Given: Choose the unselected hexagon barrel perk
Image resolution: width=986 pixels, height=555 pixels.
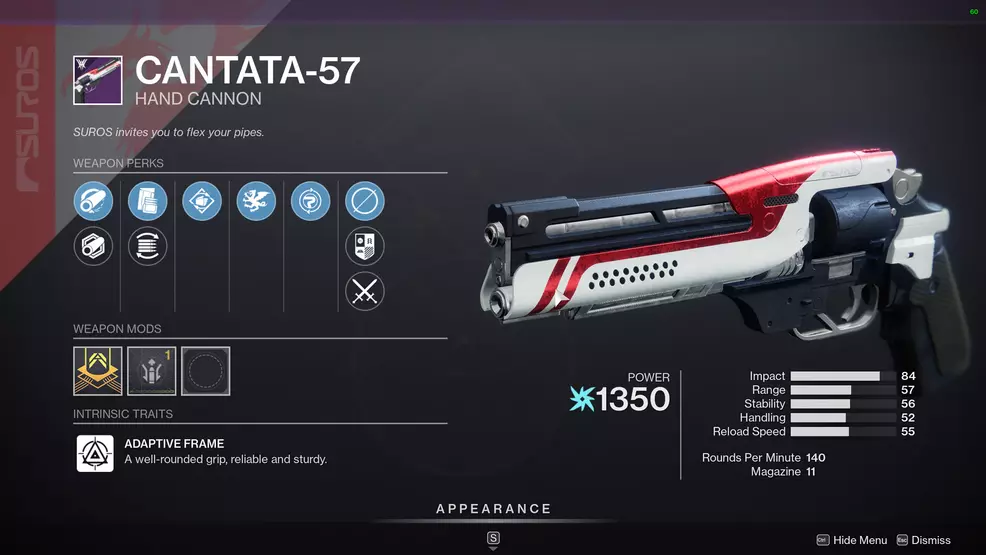Looking at the screenshot, I should pyautogui.click(x=93, y=247).
